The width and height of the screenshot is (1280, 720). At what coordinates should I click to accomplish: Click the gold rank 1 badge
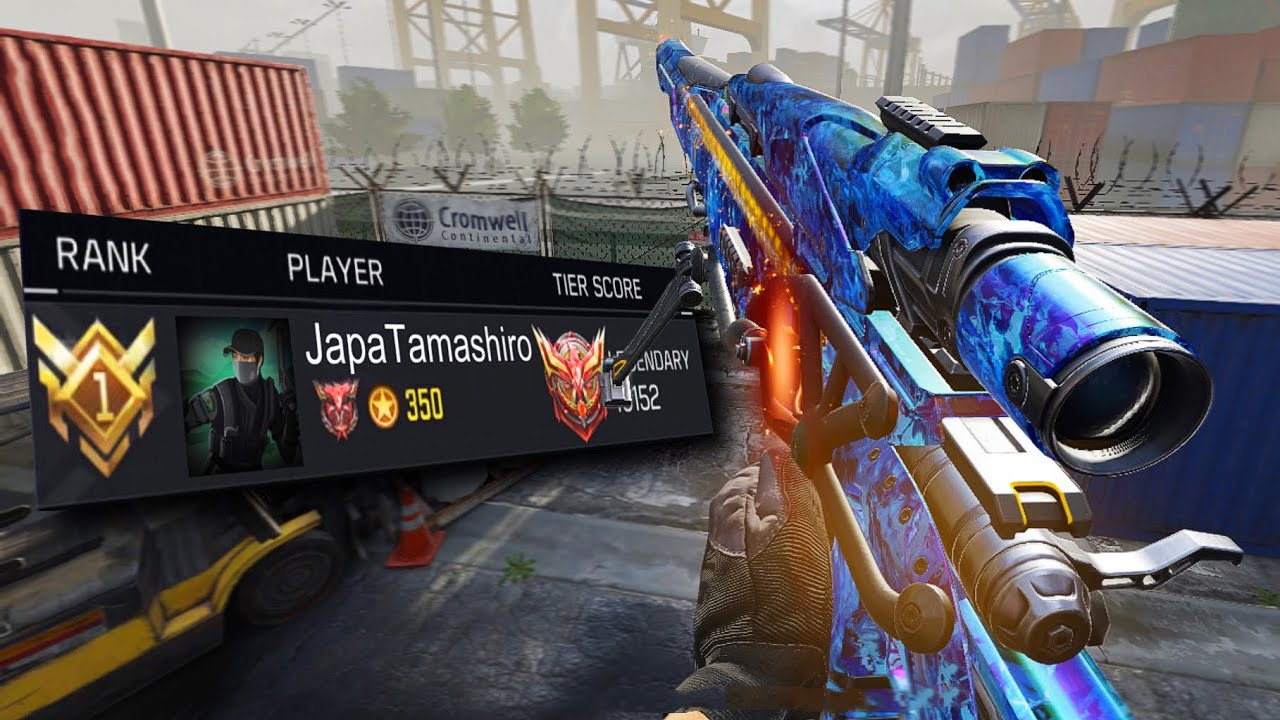(x=95, y=394)
